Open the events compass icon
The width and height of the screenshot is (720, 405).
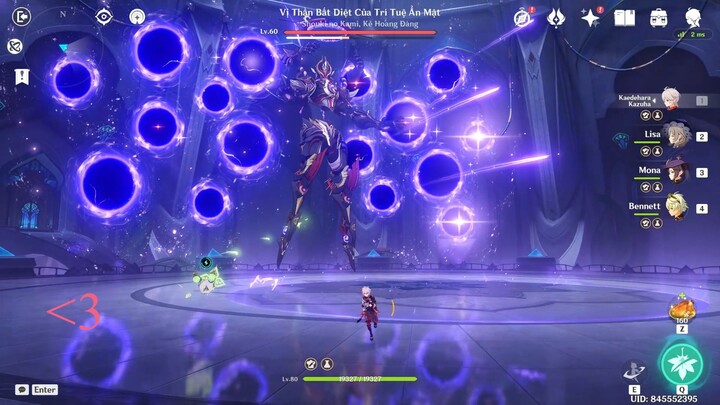pyautogui.click(x=523, y=17)
